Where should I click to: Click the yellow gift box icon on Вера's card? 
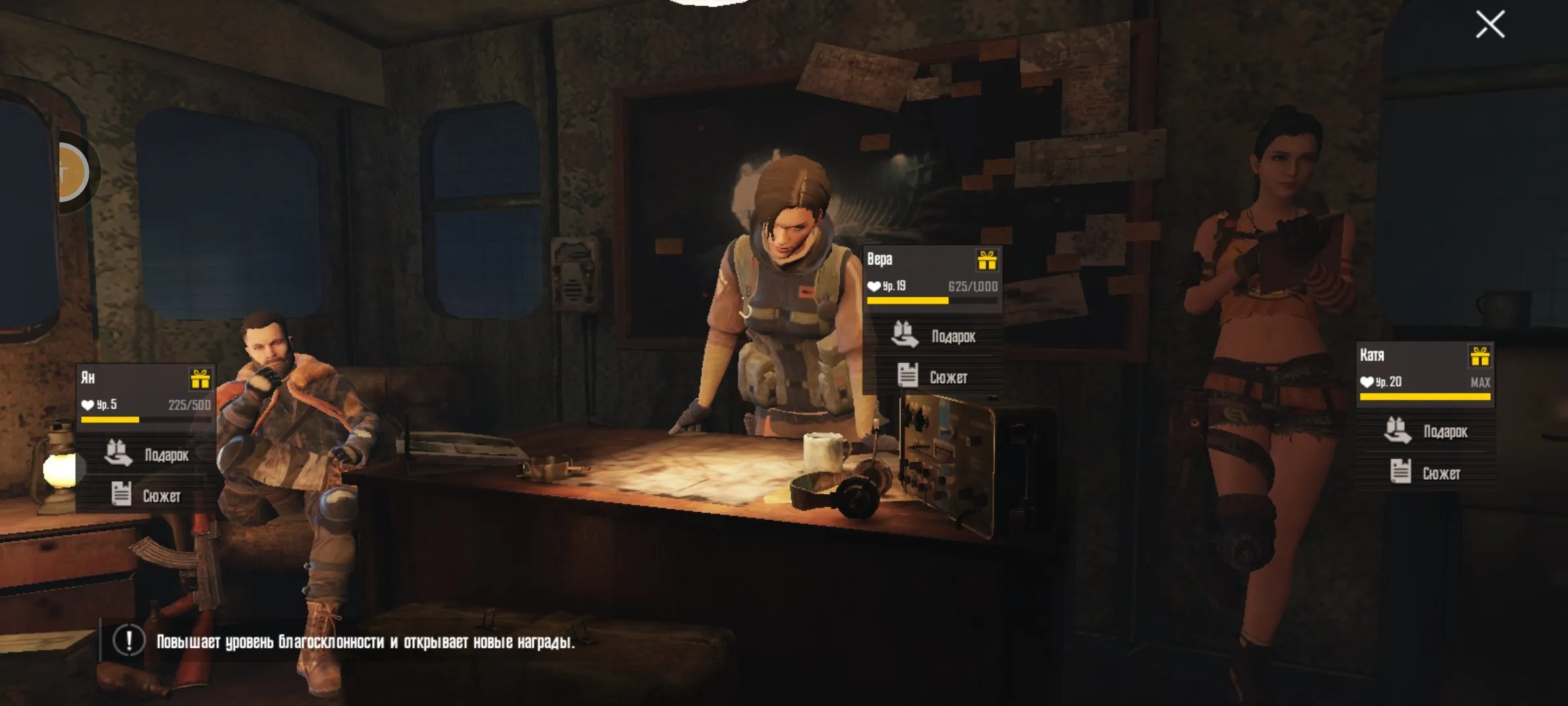987,260
